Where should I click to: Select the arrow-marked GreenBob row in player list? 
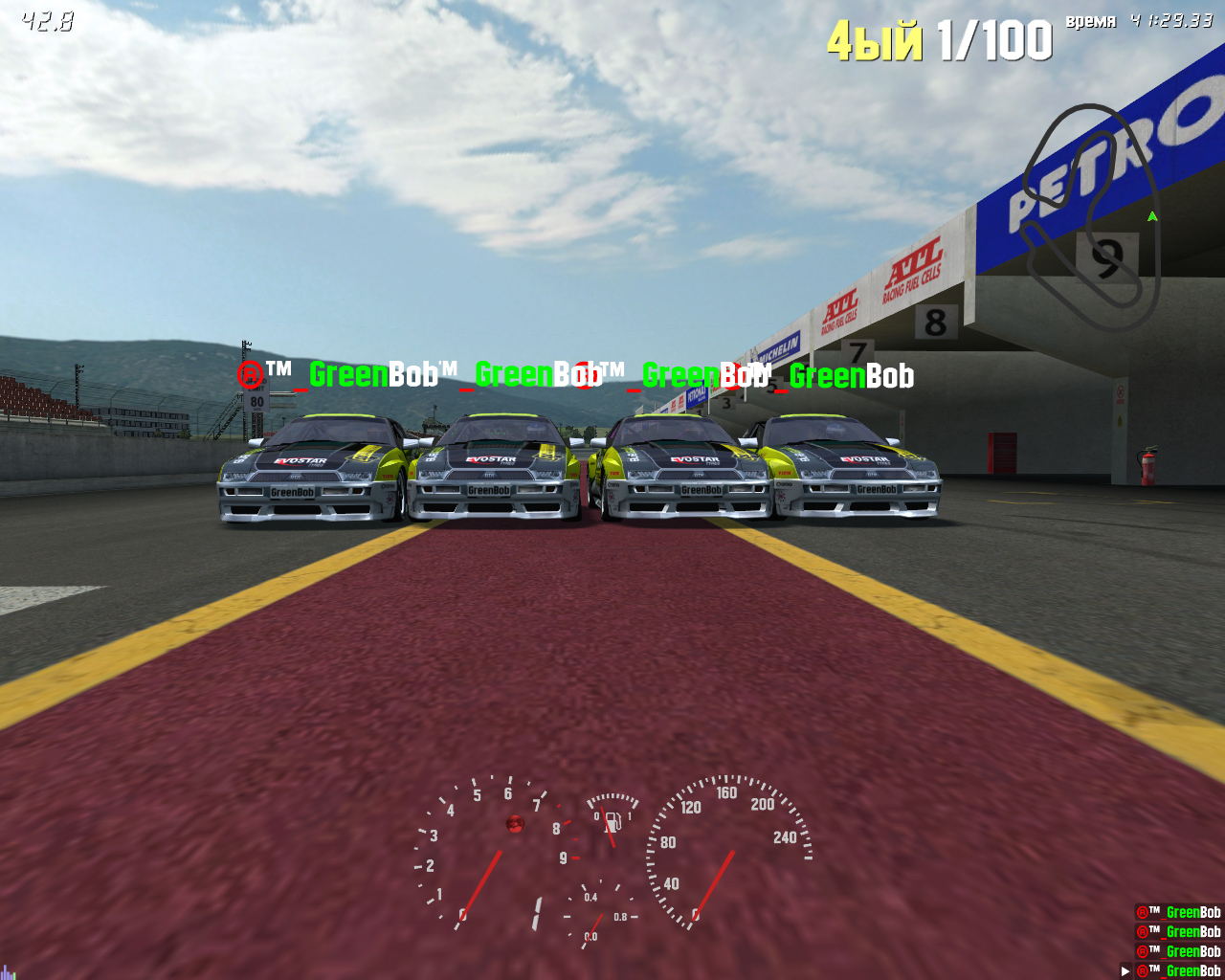[x=1178, y=970]
